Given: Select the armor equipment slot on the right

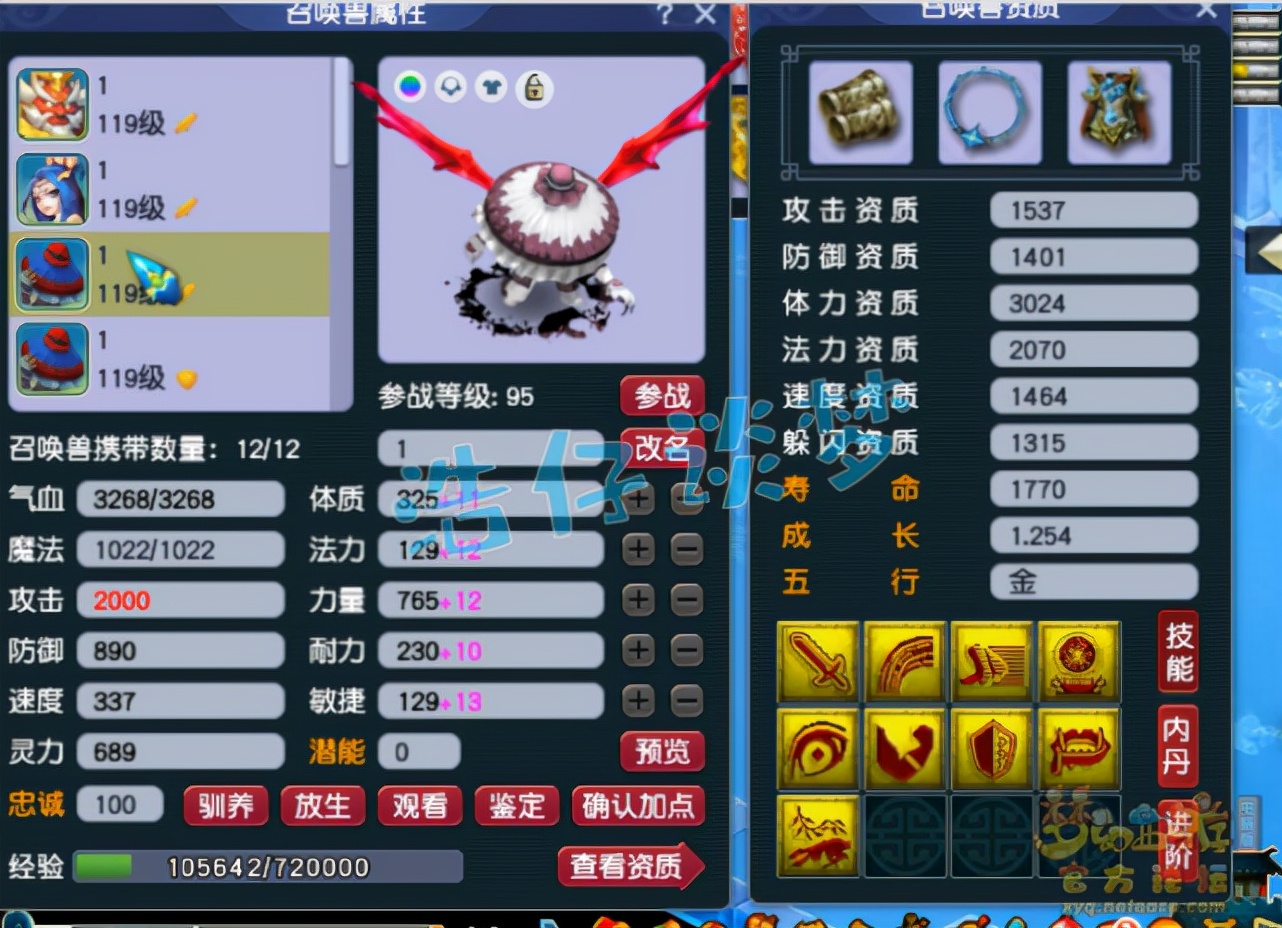Looking at the screenshot, I should 1118,111.
